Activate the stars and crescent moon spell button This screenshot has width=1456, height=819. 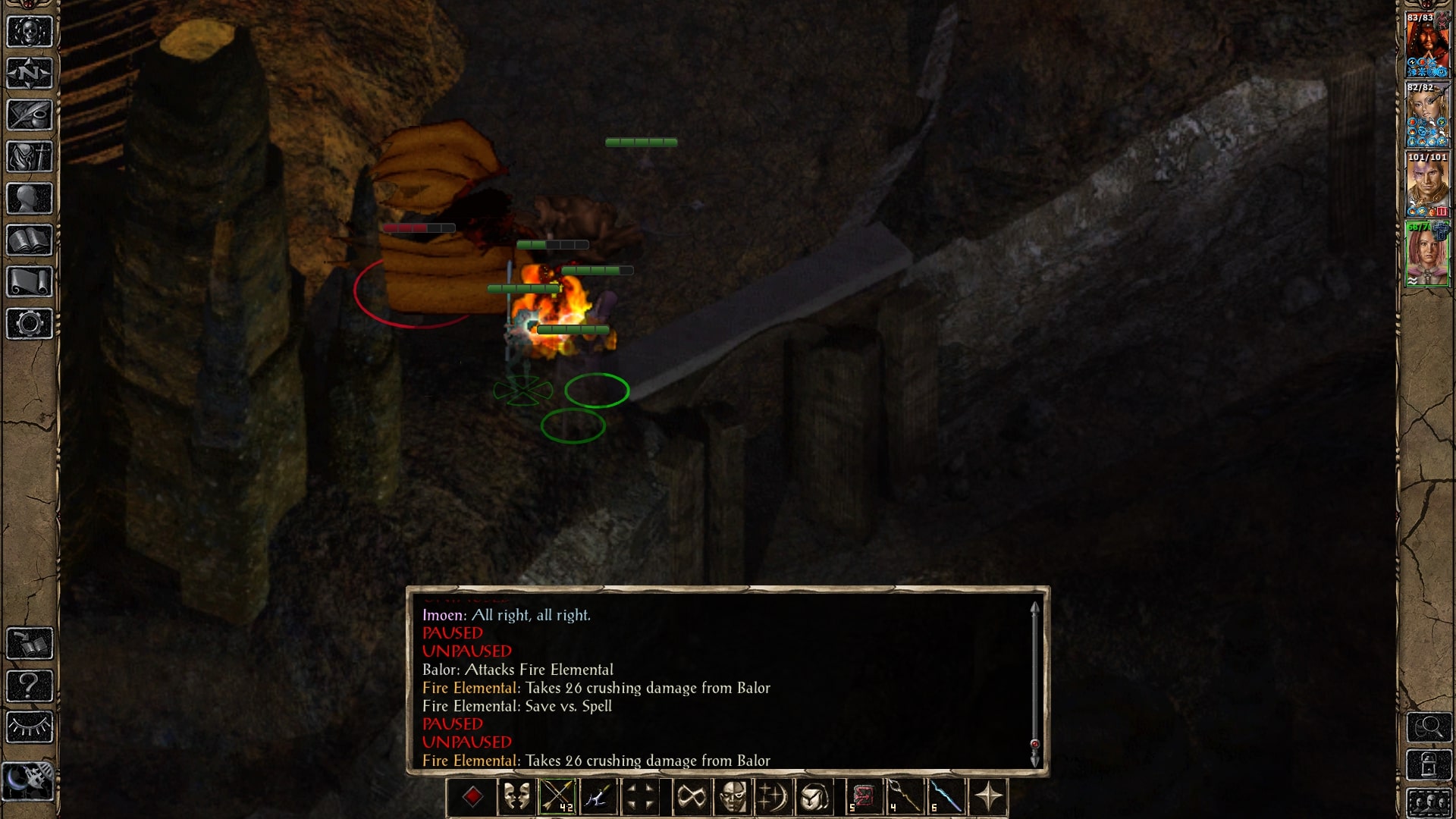point(773,797)
